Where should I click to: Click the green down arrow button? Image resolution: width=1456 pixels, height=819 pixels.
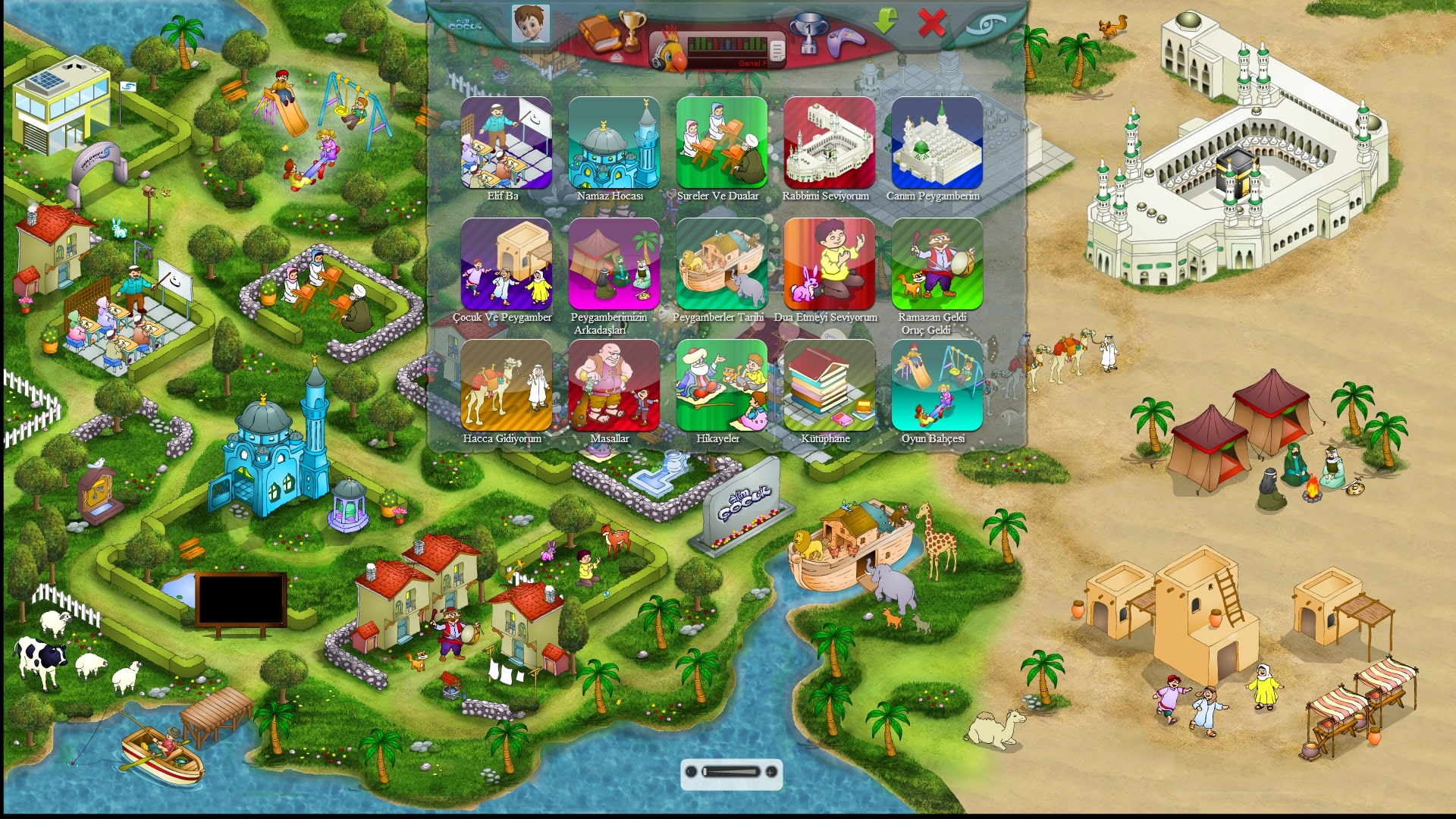[x=885, y=21]
